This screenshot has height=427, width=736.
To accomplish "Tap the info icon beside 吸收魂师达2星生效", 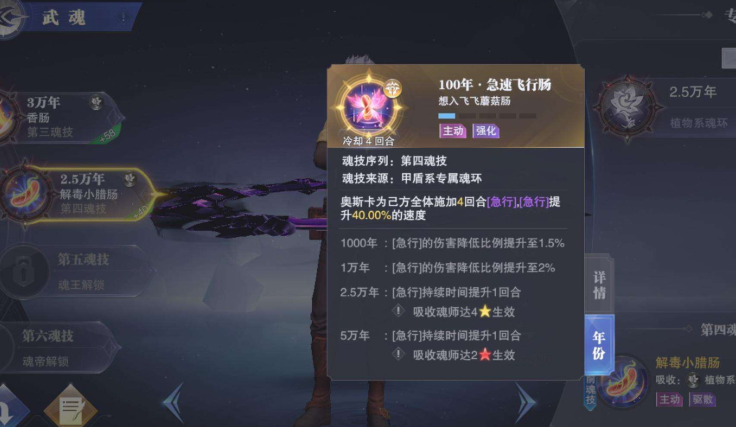I will 397,353.
